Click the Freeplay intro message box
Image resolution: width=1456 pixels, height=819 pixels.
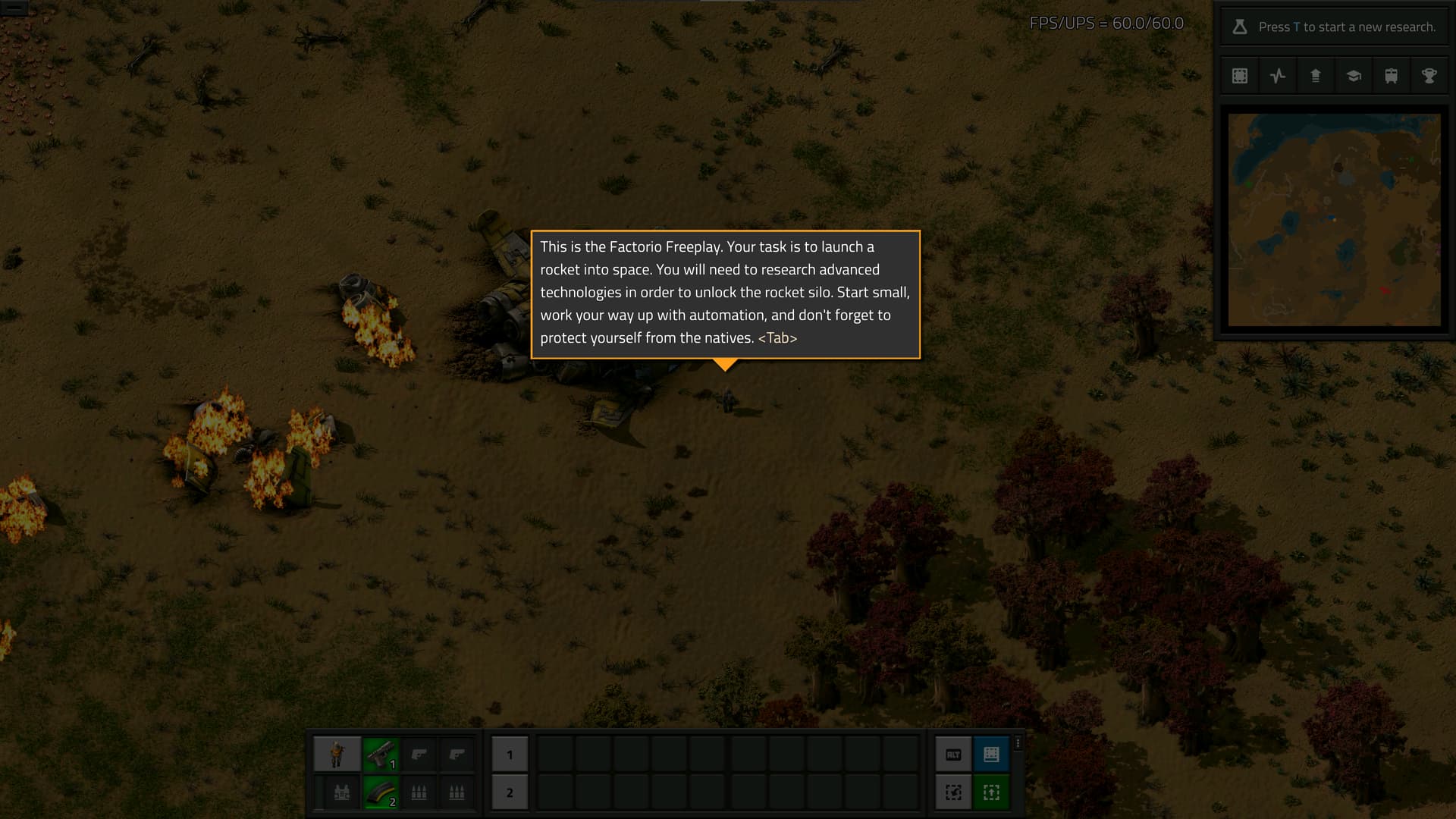tap(725, 294)
